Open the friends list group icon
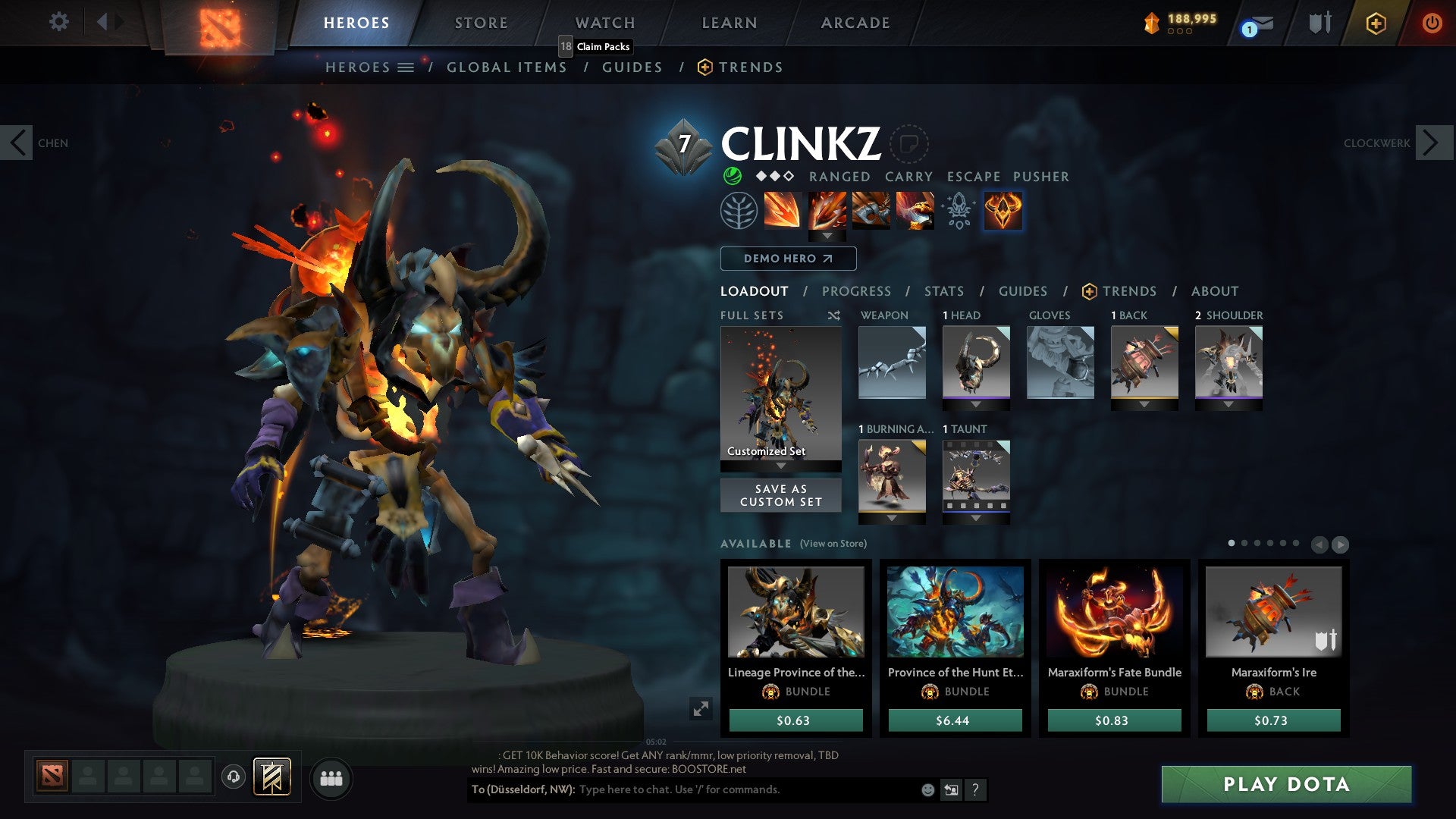The image size is (1456, 819). coord(331,778)
